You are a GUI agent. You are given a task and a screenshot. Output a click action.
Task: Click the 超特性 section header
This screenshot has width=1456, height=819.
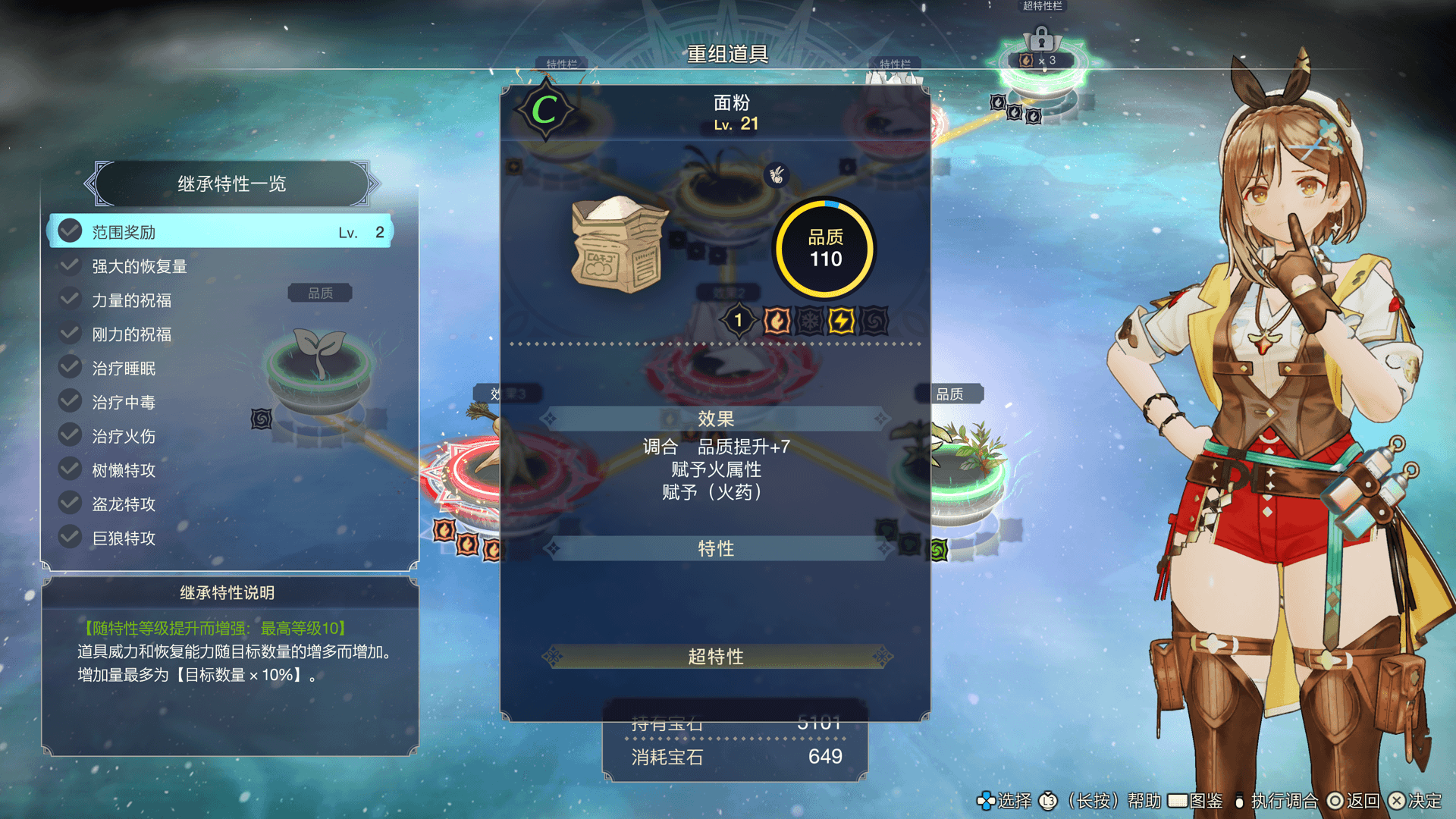coord(716,657)
